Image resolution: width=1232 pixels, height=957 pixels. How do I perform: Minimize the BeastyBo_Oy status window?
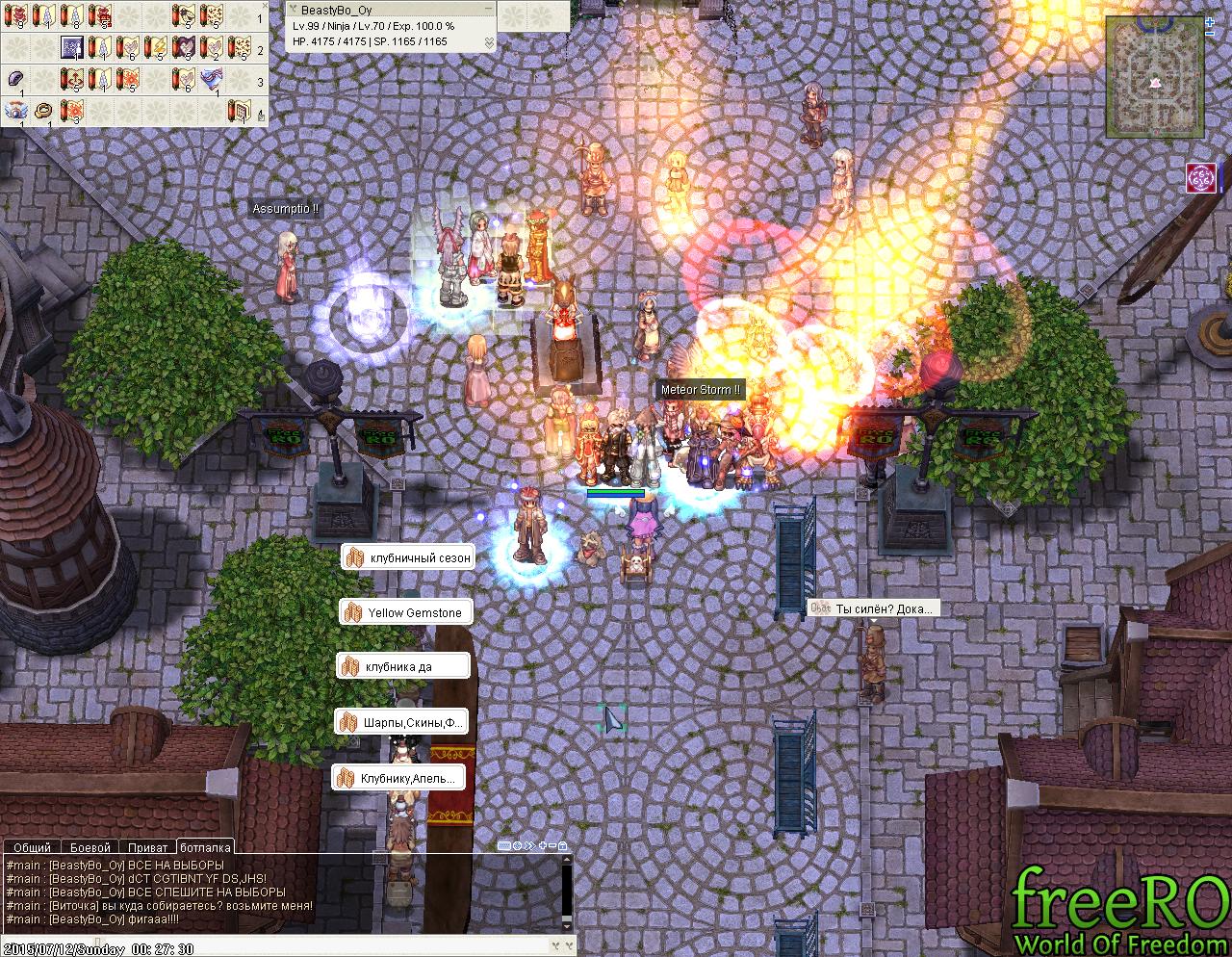click(x=489, y=10)
